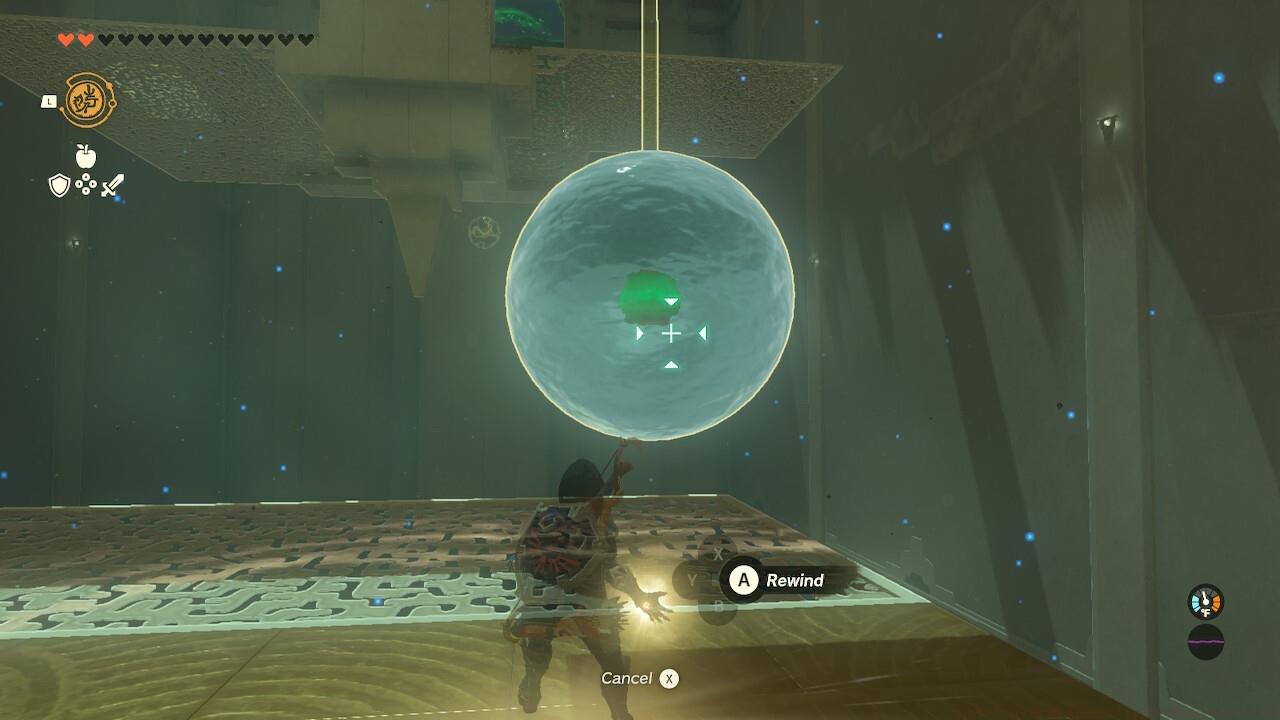The width and height of the screenshot is (1280, 720).
Task: Select the crosshair reticle on the sphere
Action: click(x=670, y=334)
